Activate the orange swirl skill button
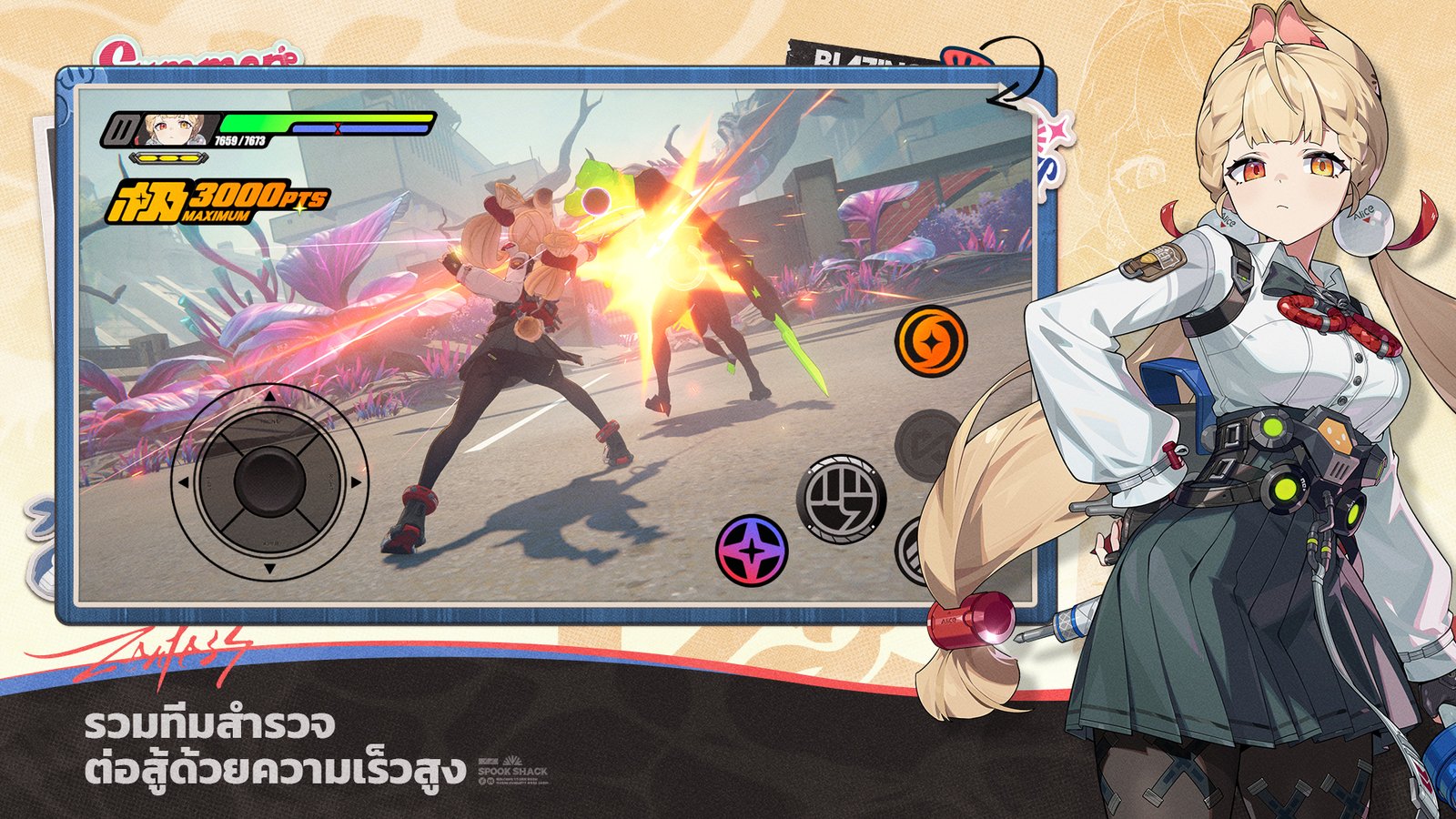Image resolution: width=1456 pixels, height=819 pixels. (x=932, y=339)
